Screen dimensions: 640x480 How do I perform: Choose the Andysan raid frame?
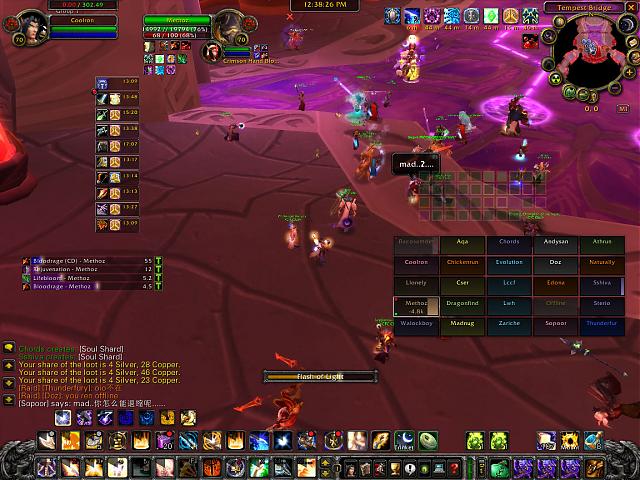(555, 241)
